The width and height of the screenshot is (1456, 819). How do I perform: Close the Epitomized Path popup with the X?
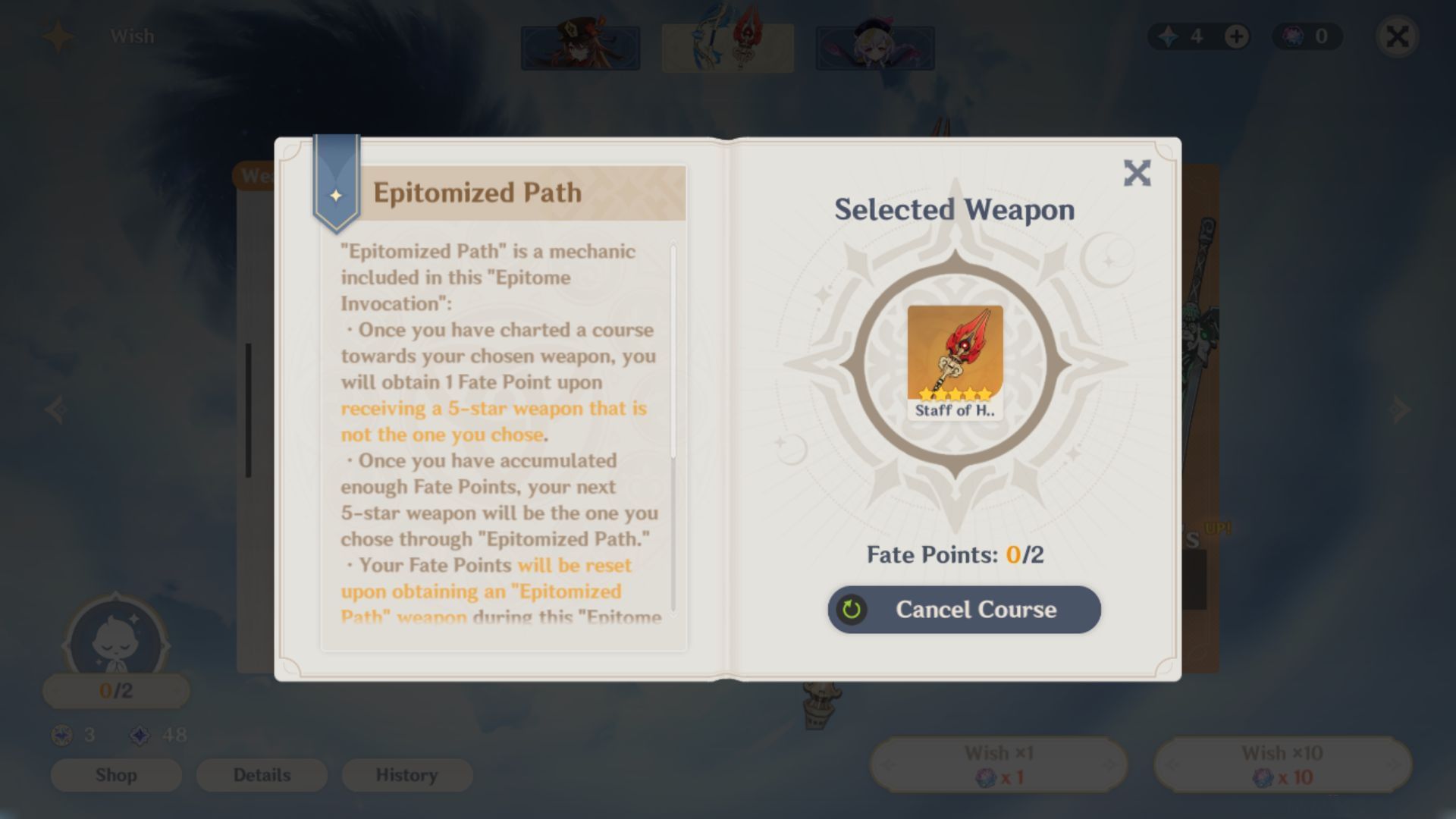(x=1137, y=173)
